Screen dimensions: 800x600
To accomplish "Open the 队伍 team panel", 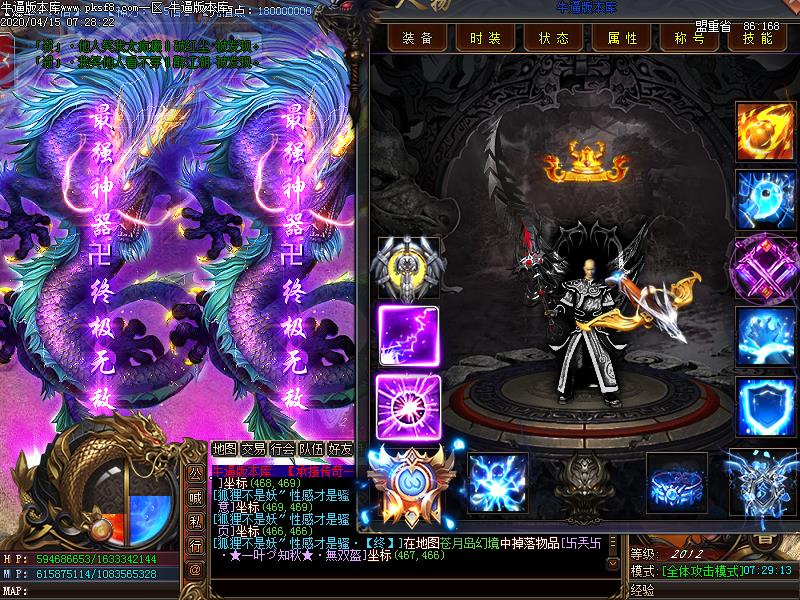I will coord(312,449).
